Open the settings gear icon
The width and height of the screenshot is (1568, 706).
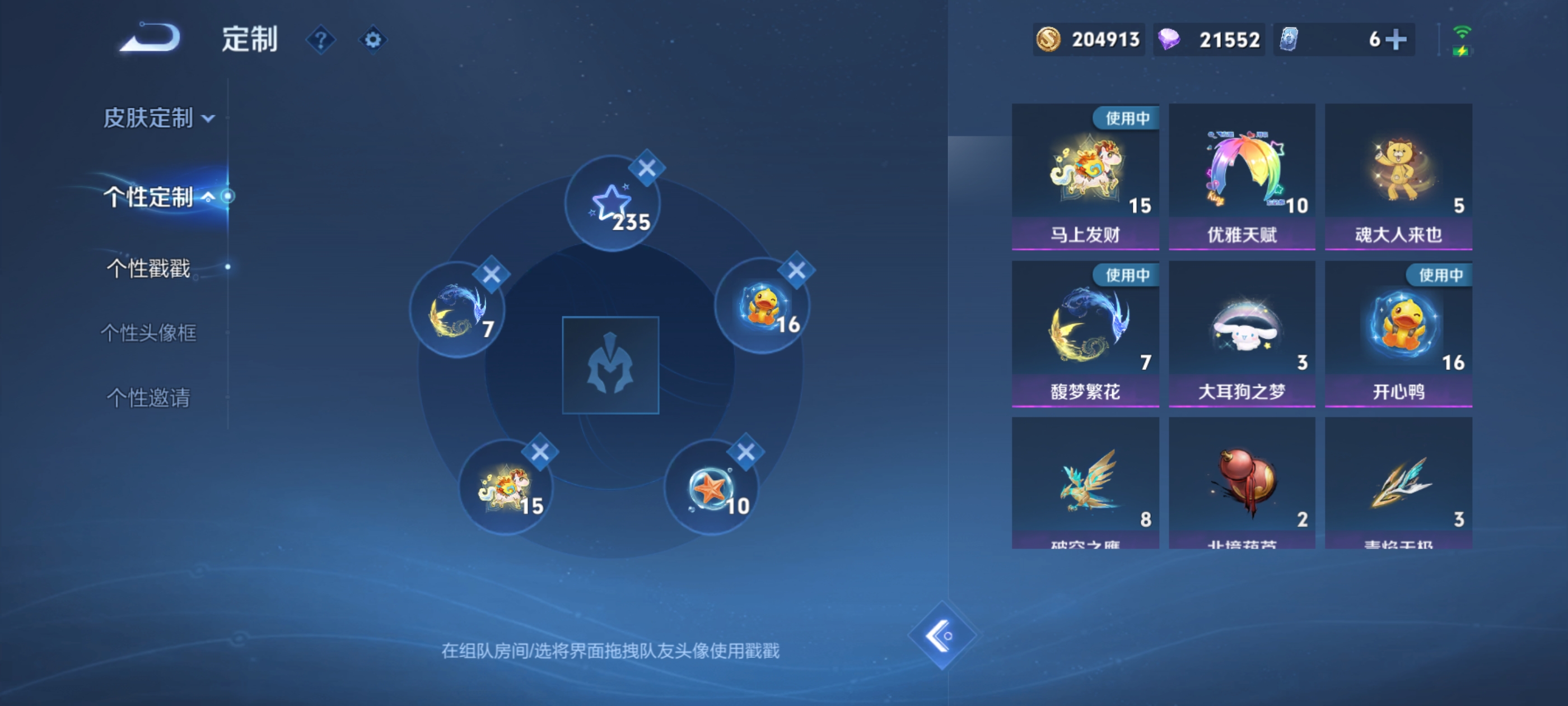point(373,39)
